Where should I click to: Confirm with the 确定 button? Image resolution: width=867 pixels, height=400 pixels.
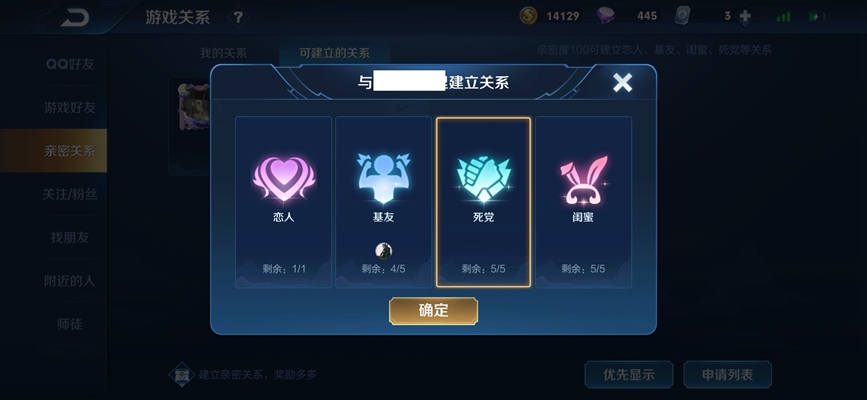(x=433, y=311)
